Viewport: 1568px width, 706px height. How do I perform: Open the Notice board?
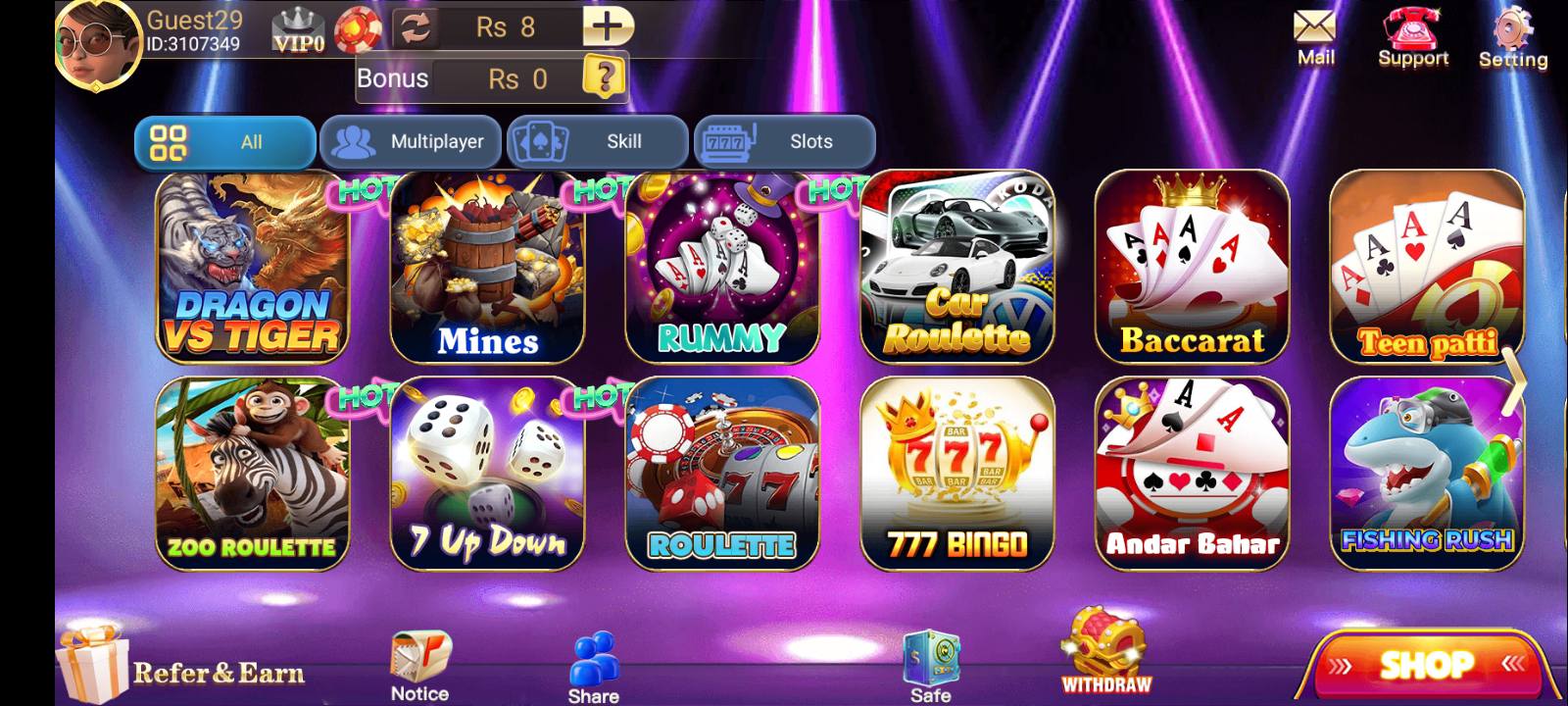point(419,657)
